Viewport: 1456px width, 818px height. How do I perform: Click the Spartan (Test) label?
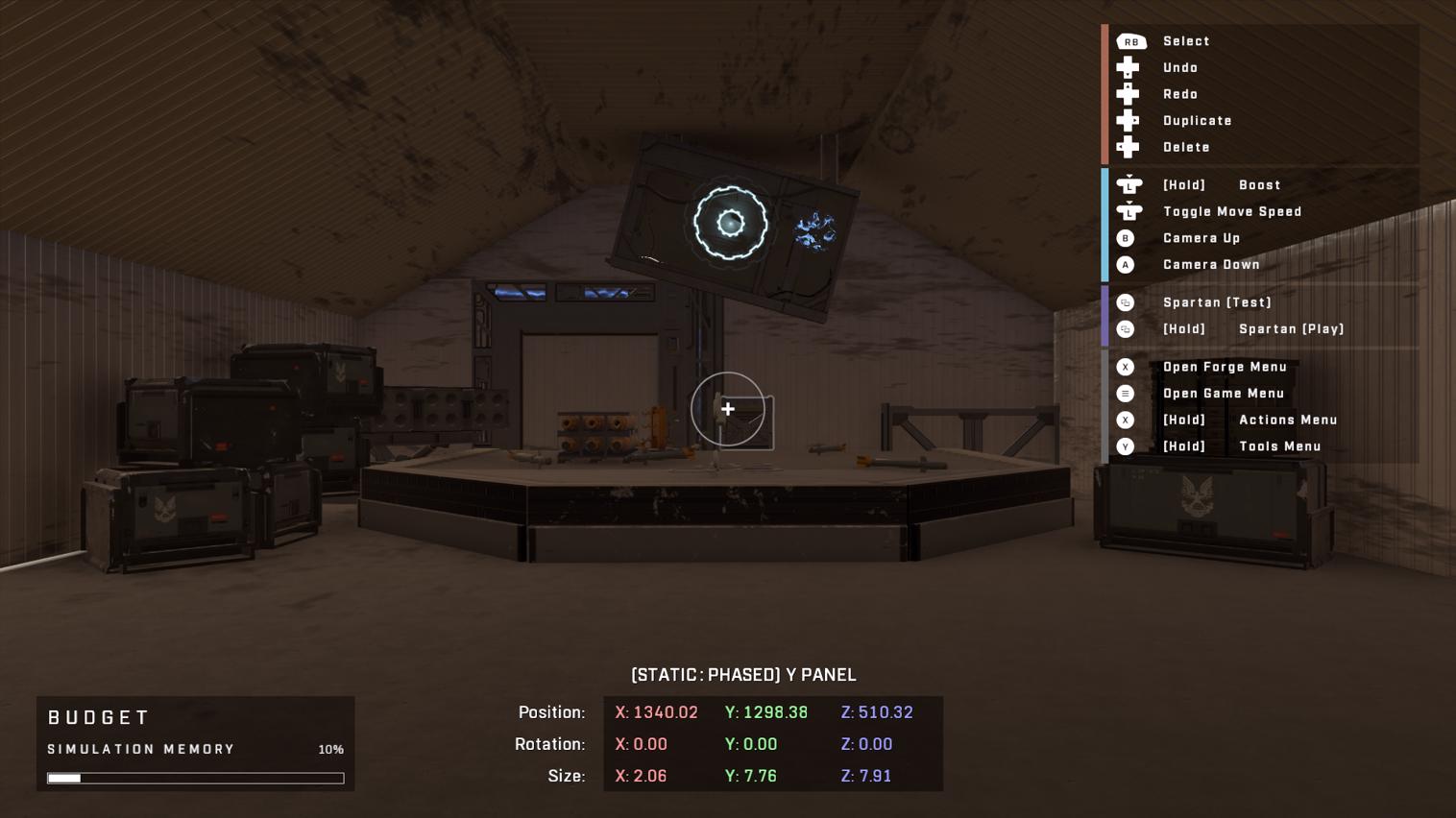(1217, 302)
